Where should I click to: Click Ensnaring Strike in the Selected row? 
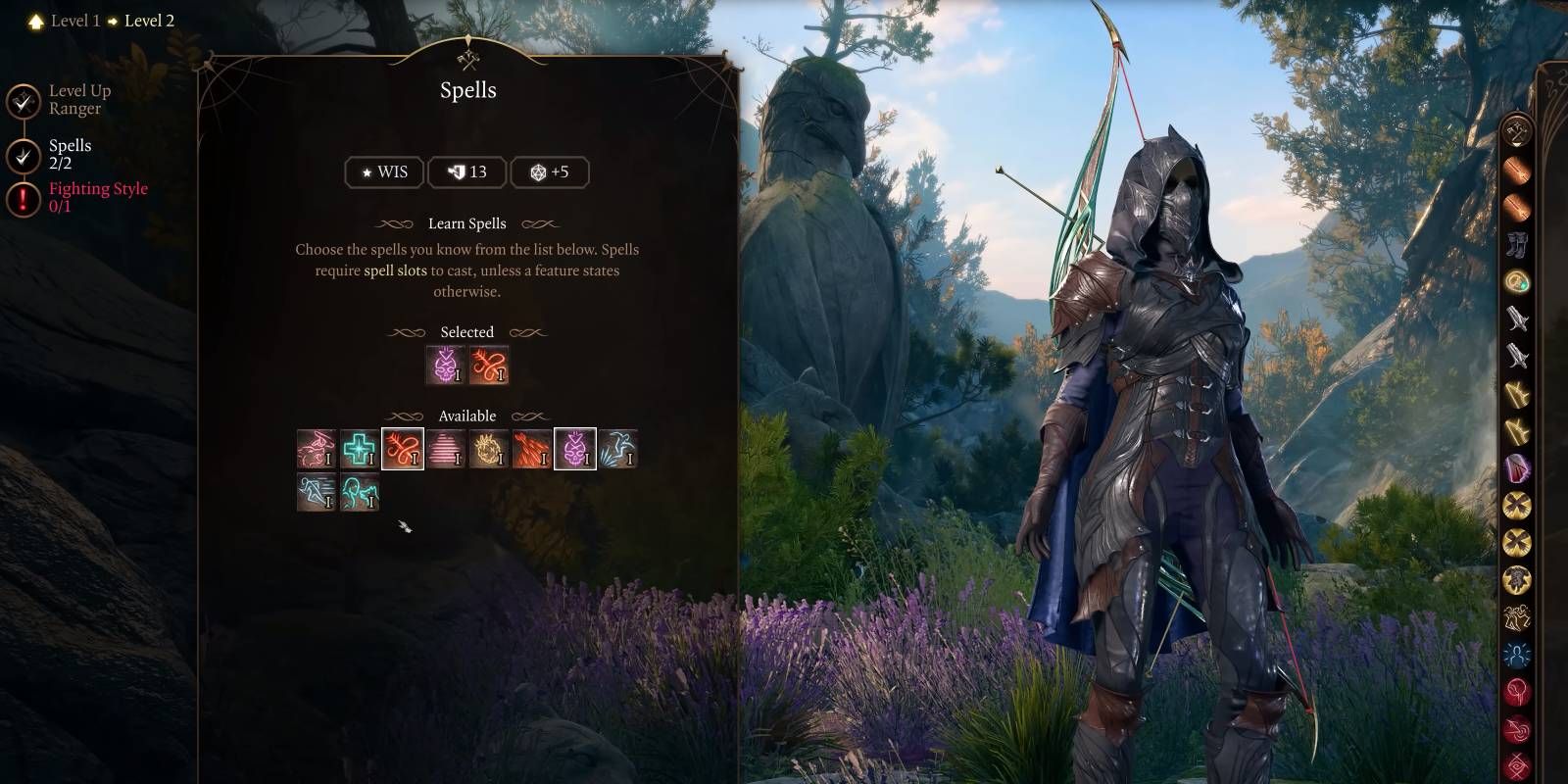click(x=490, y=365)
